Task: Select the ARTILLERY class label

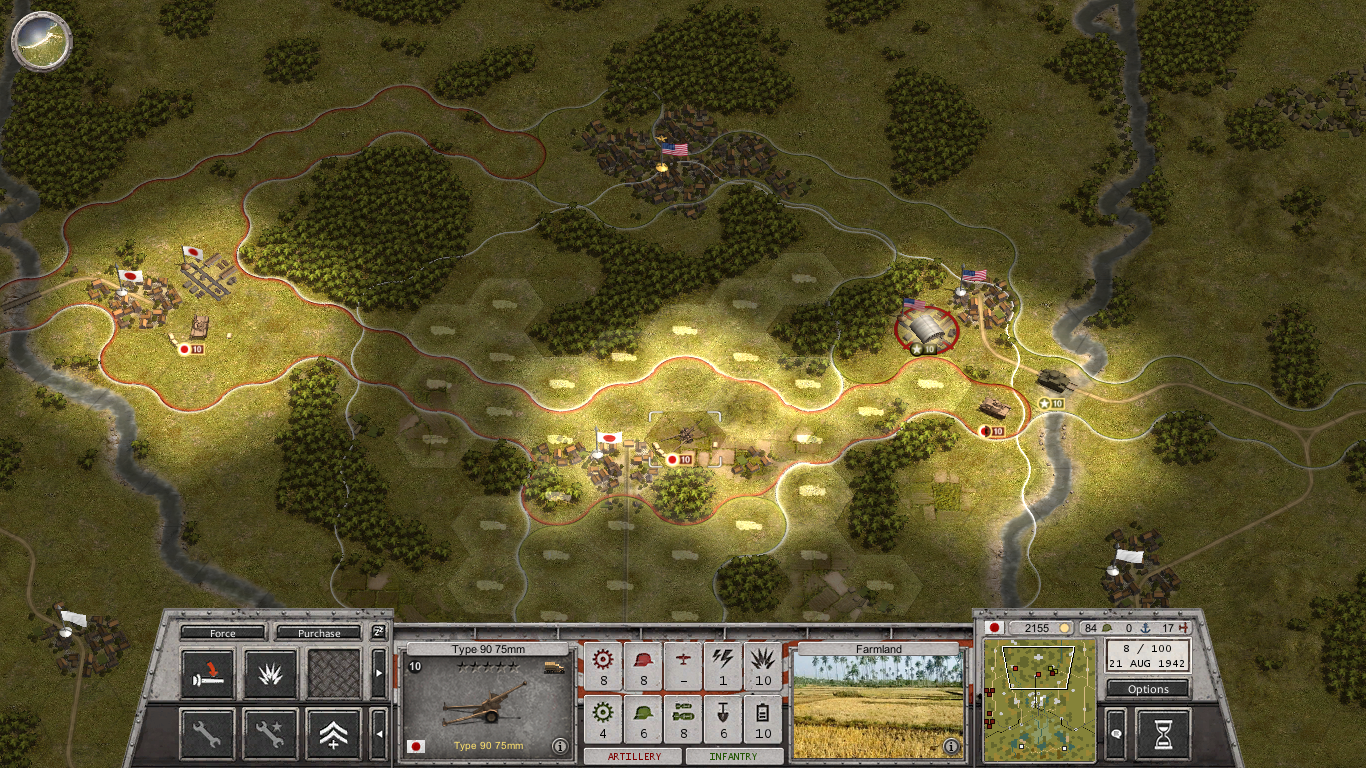Action: (x=634, y=757)
